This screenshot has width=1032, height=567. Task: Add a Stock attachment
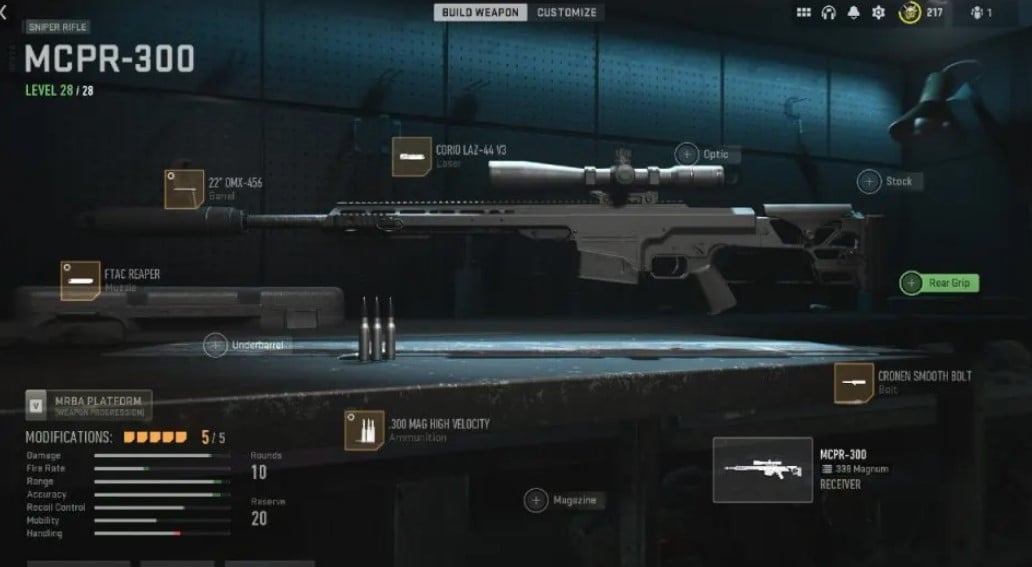click(870, 181)
